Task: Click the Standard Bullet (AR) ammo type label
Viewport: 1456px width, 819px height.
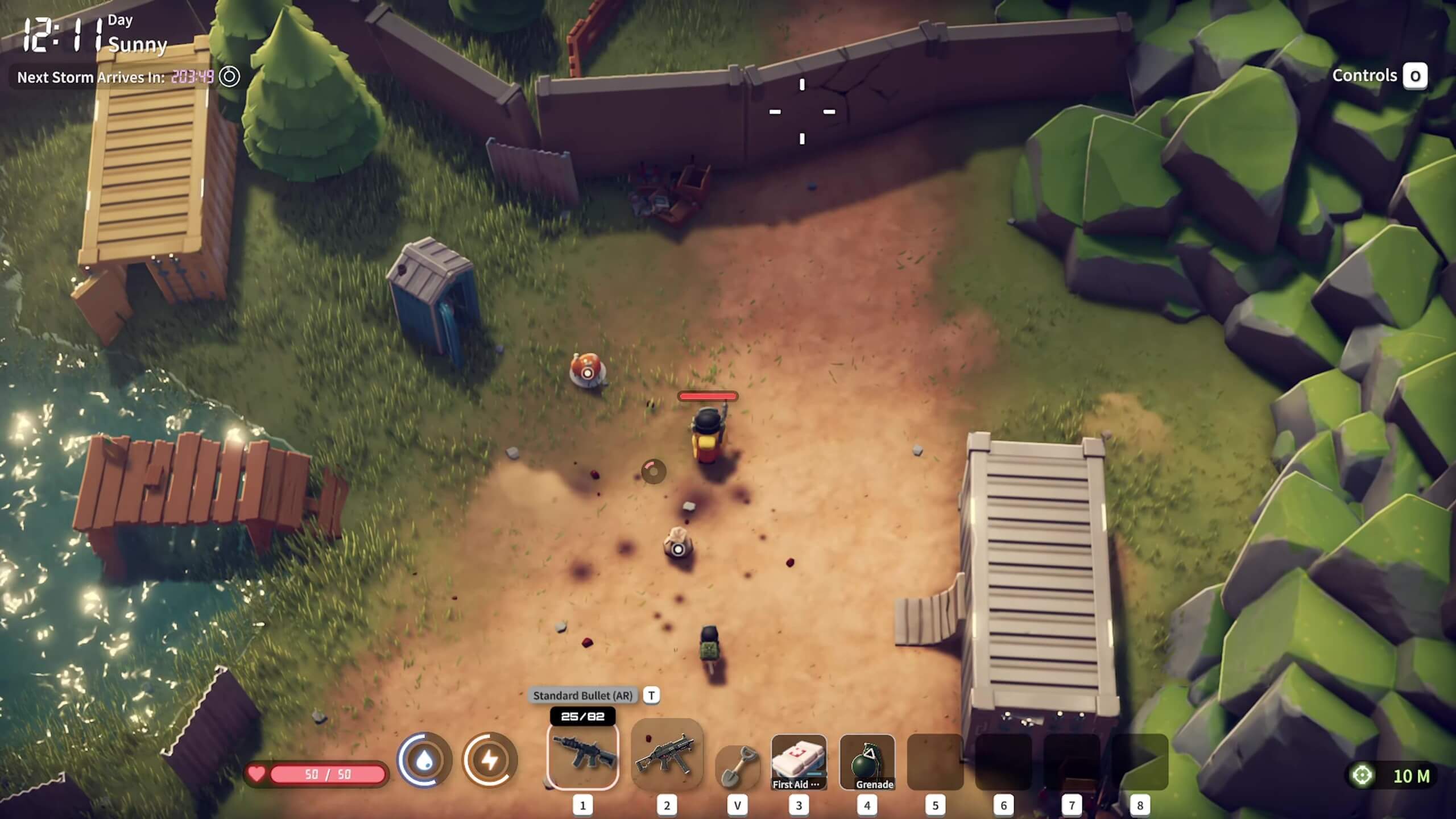Action: (582, 695)
